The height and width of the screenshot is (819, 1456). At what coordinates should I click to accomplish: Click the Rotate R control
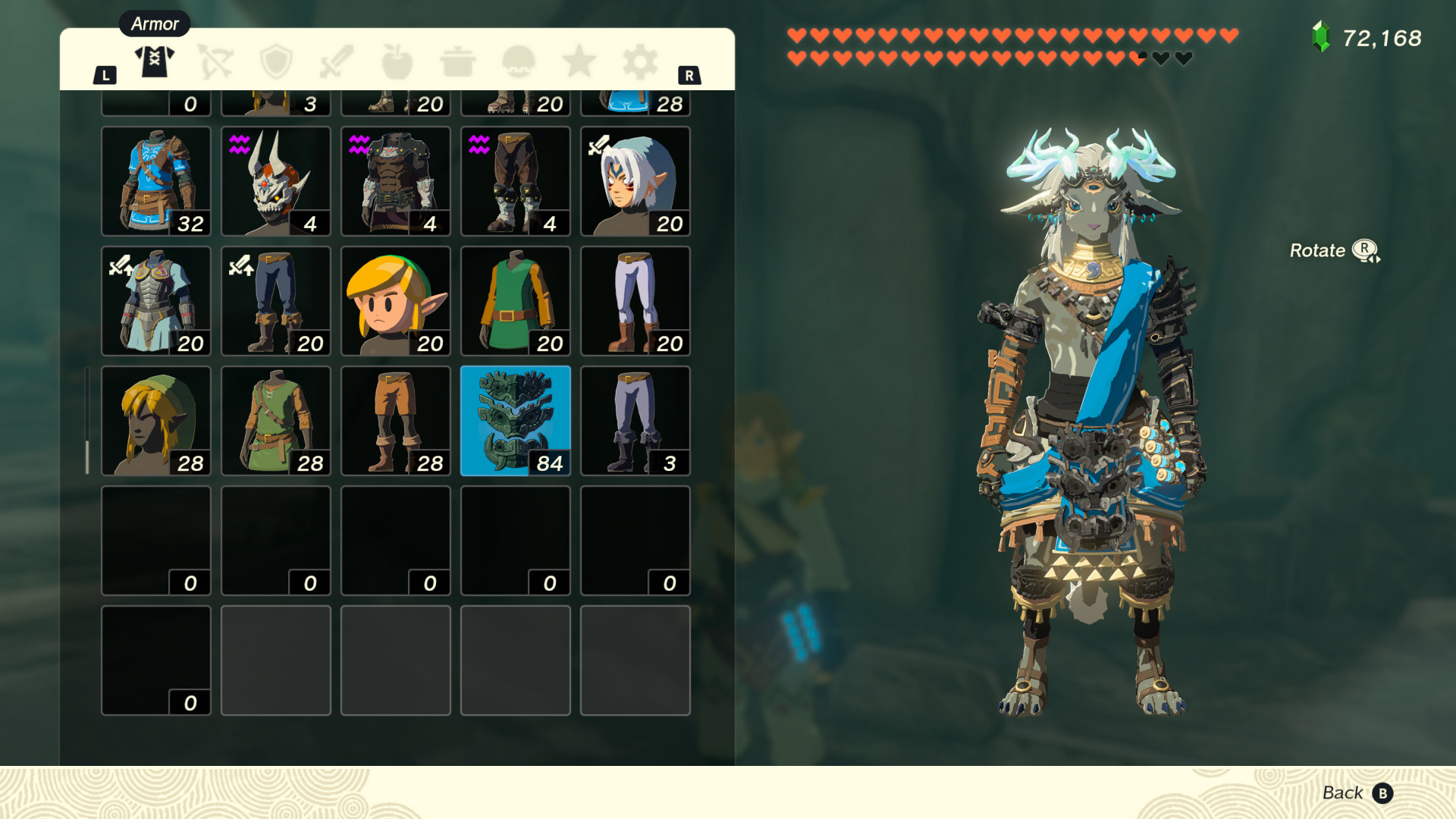pyautogui.click(x=1335, y=250)
